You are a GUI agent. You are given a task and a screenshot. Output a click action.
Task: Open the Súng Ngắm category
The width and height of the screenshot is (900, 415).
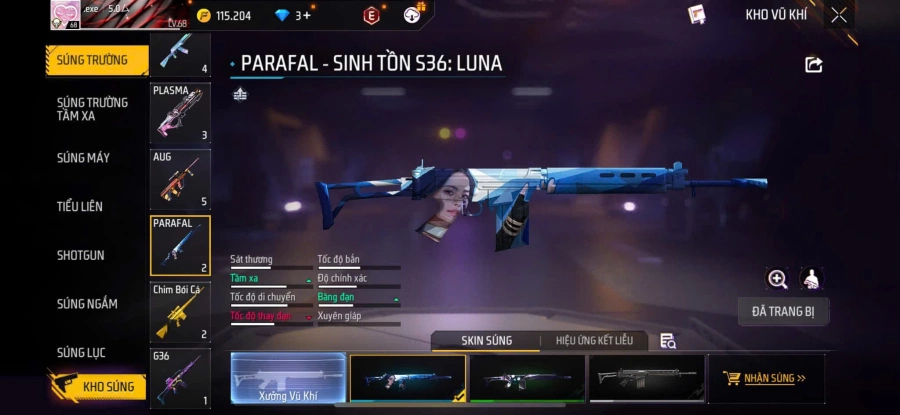(x=87, y=304)
